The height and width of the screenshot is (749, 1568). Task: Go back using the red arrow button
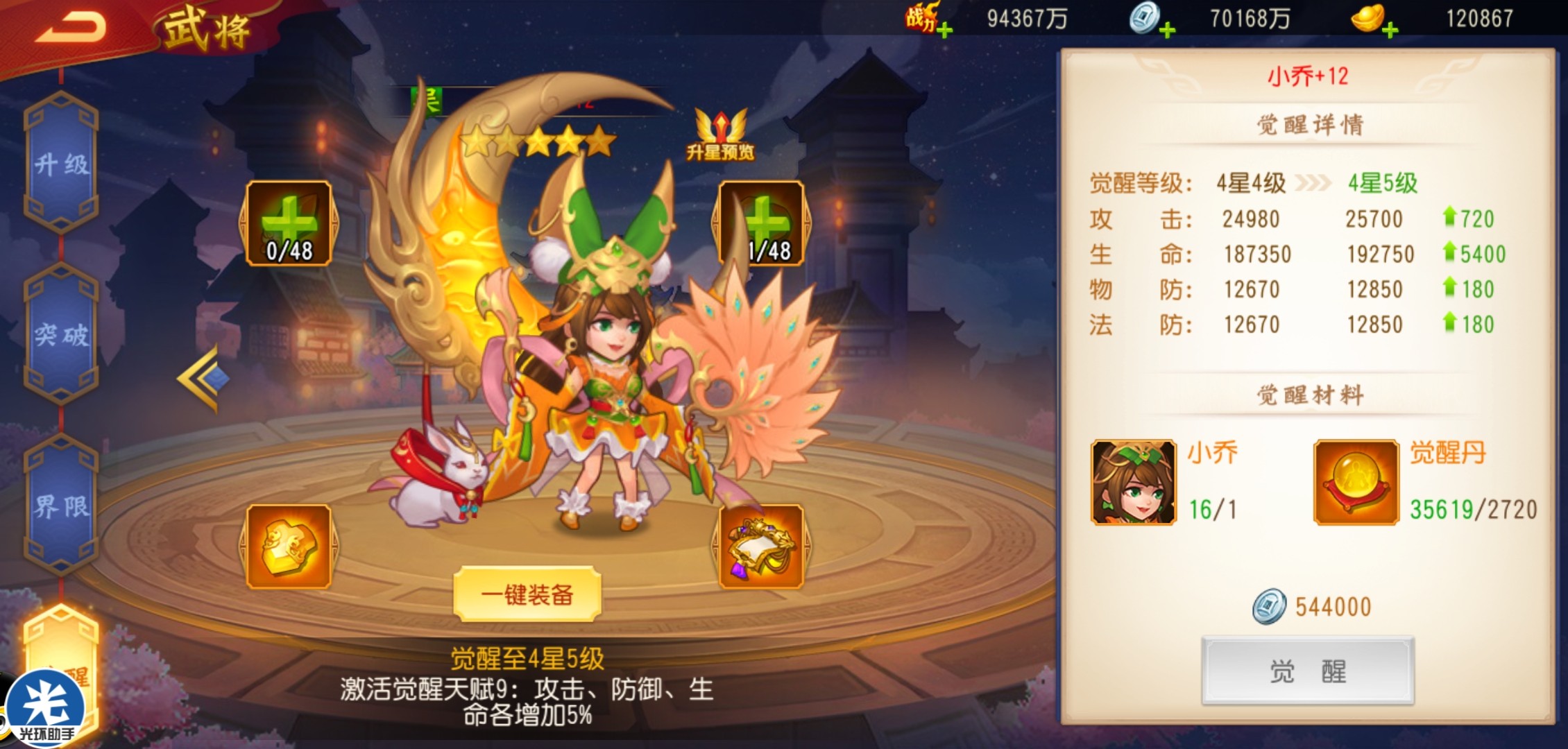(x=71, y=28)
